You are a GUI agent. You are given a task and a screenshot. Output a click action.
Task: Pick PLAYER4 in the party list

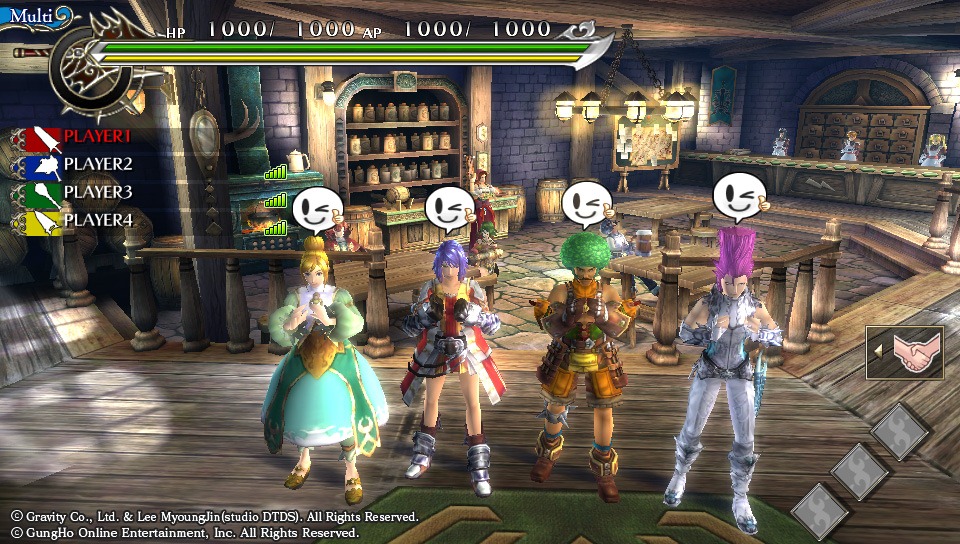86,220
